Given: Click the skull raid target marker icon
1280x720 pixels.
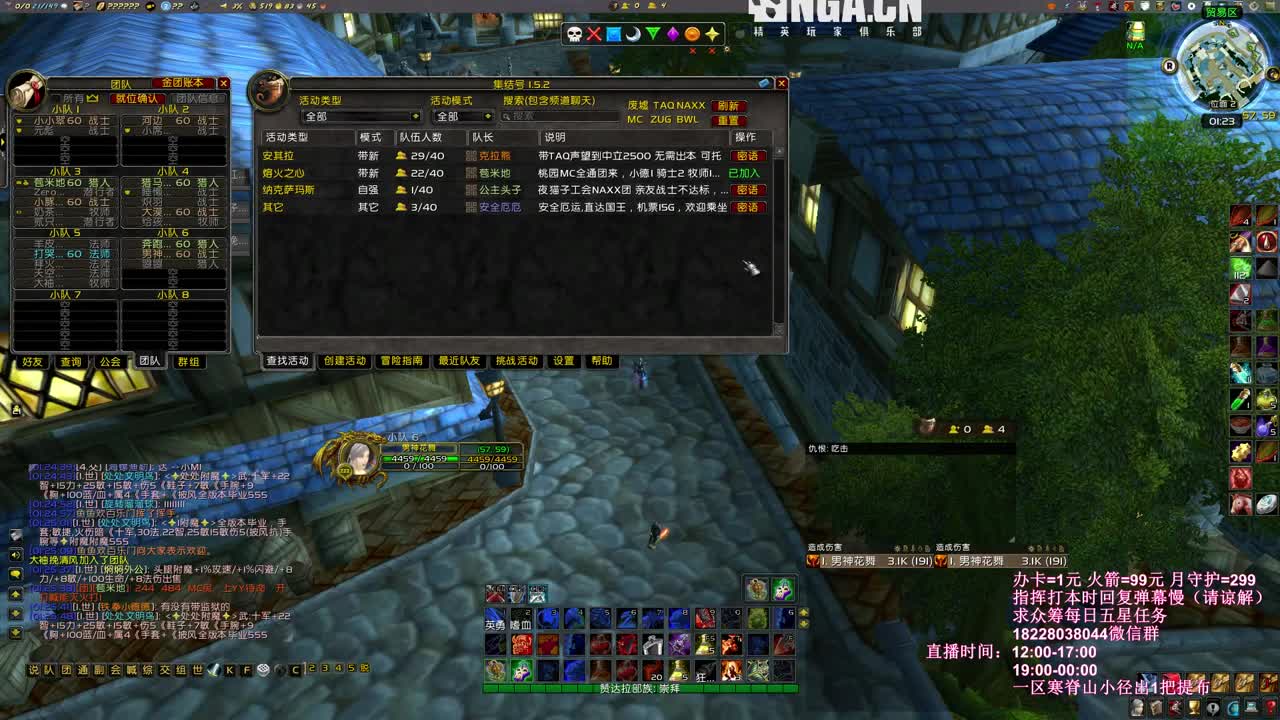Looking at the screenshot, I should point(573,33).
